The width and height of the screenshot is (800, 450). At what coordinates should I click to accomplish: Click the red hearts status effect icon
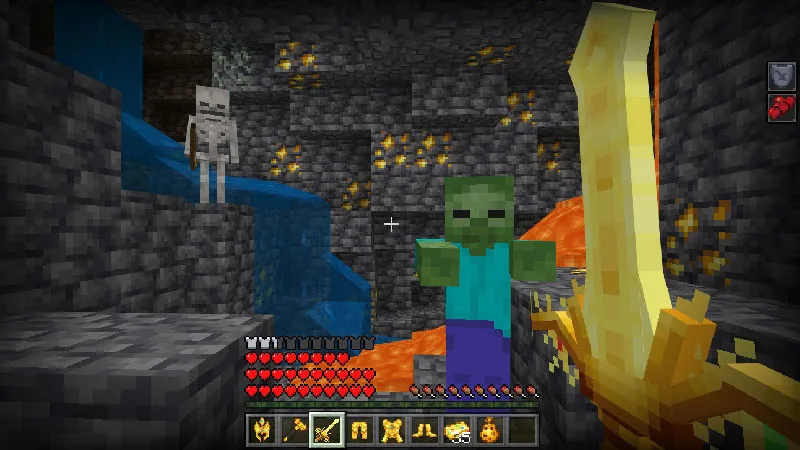pos(781,108)
